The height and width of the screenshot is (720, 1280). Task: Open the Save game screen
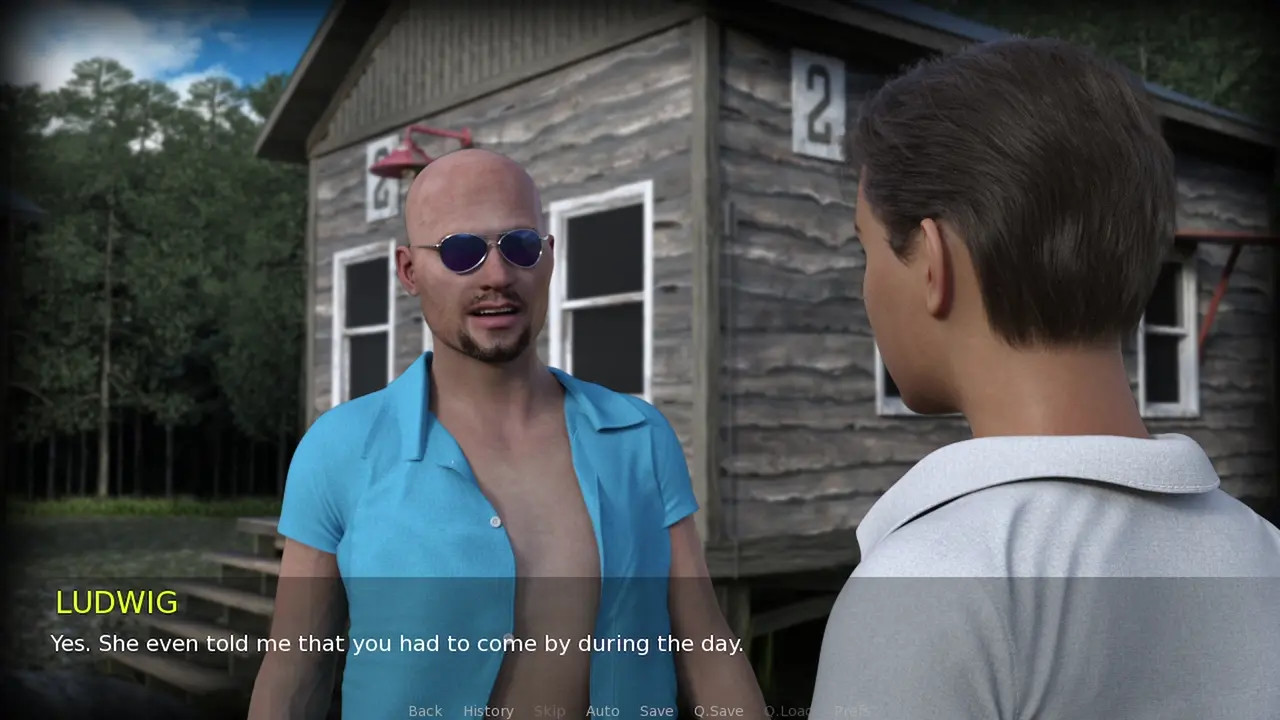[656, 711]
